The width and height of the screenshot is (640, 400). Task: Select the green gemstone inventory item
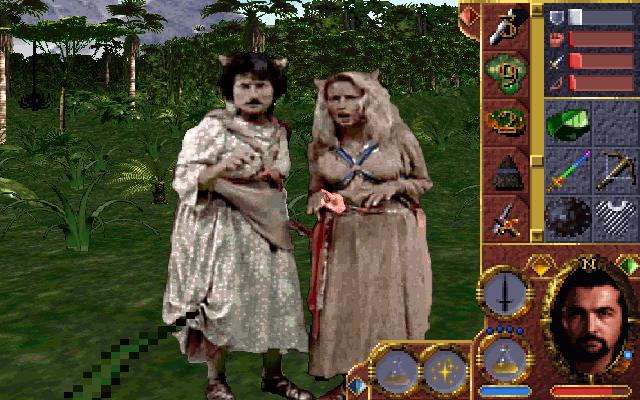pos(568,123)
